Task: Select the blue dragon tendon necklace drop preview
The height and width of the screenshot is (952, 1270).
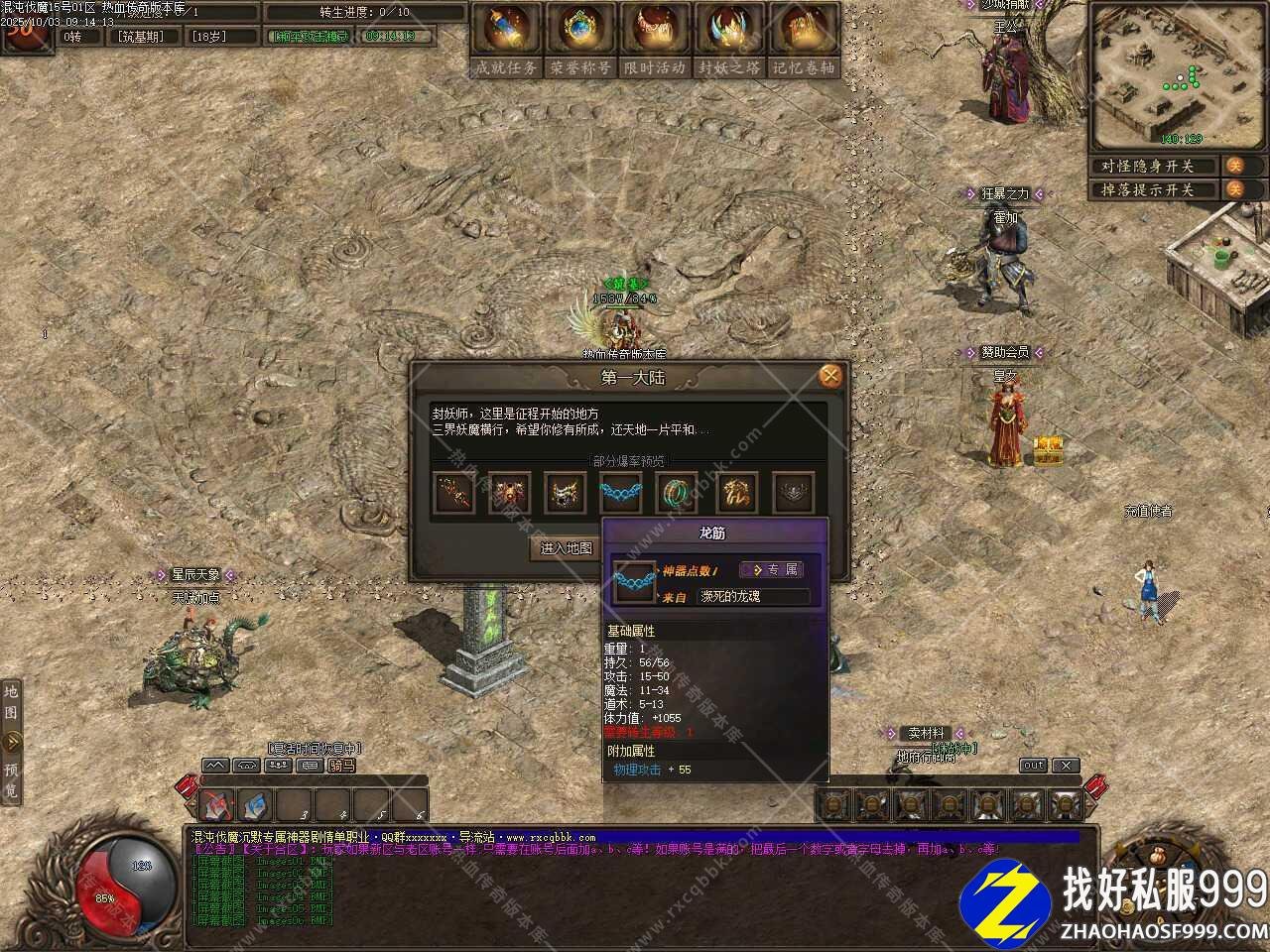Action: click(x=620, y=493)
